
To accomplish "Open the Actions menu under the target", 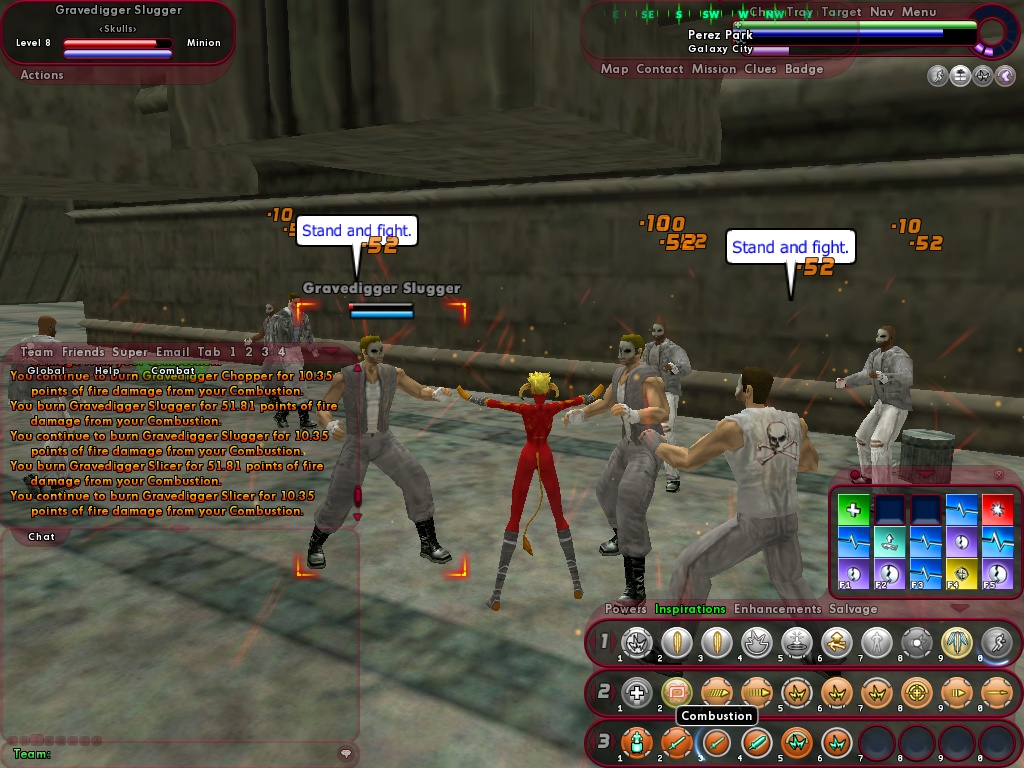I will tap(42, 75).
